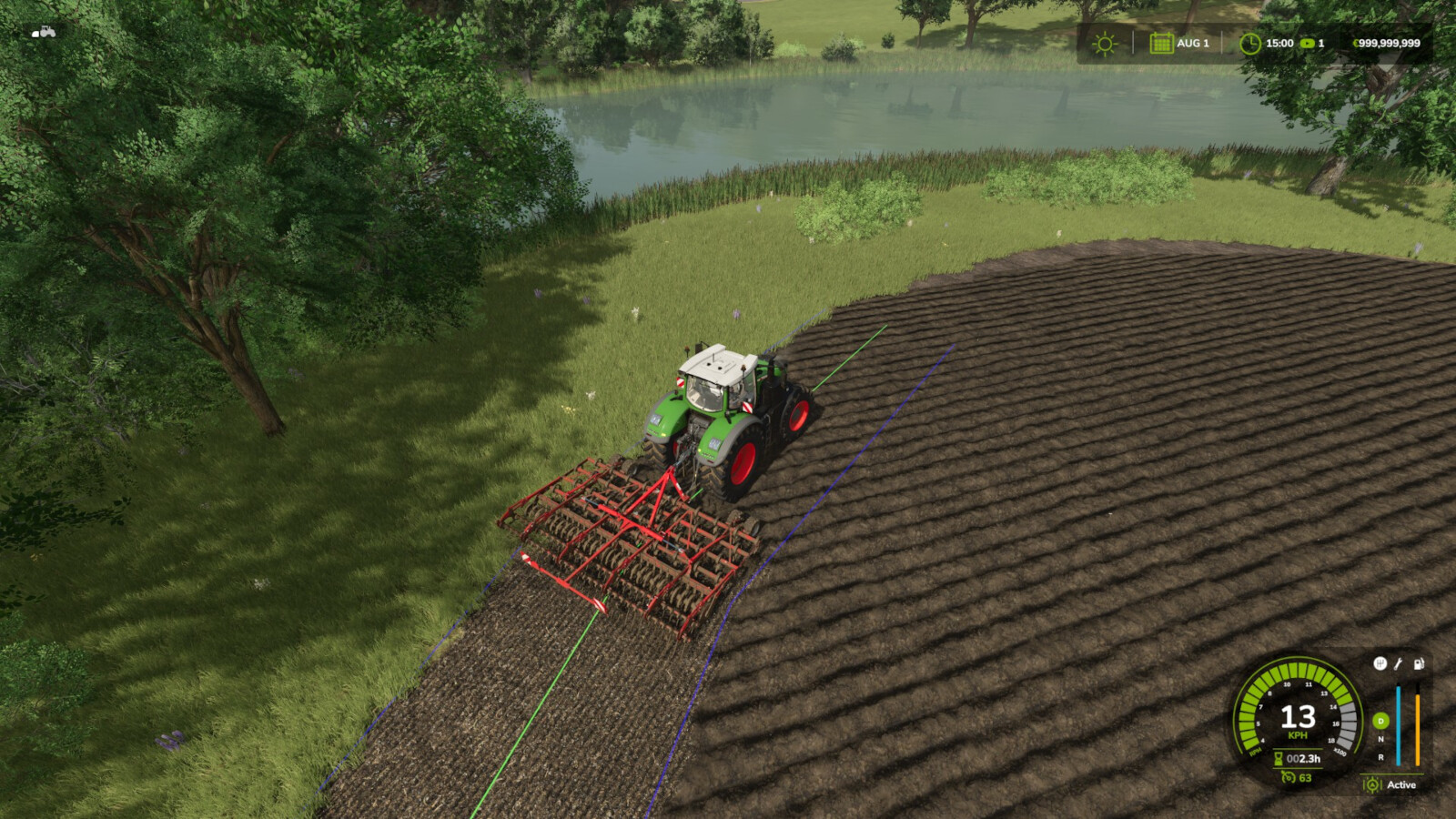Click the clock icon showing 15:00
1456x819 pixels.
1250,43
